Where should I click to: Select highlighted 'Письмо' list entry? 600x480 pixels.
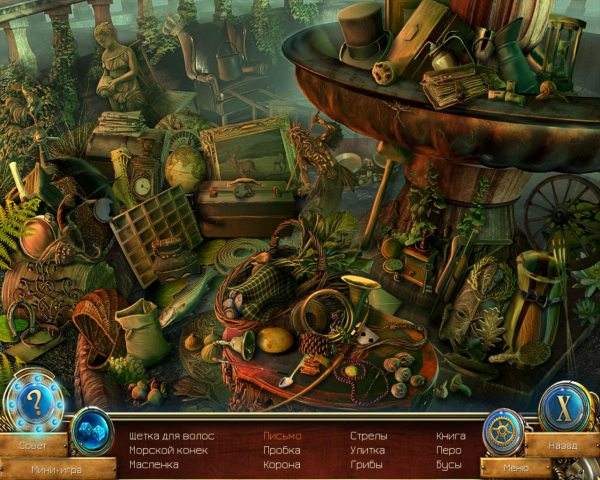pos(282,436)
